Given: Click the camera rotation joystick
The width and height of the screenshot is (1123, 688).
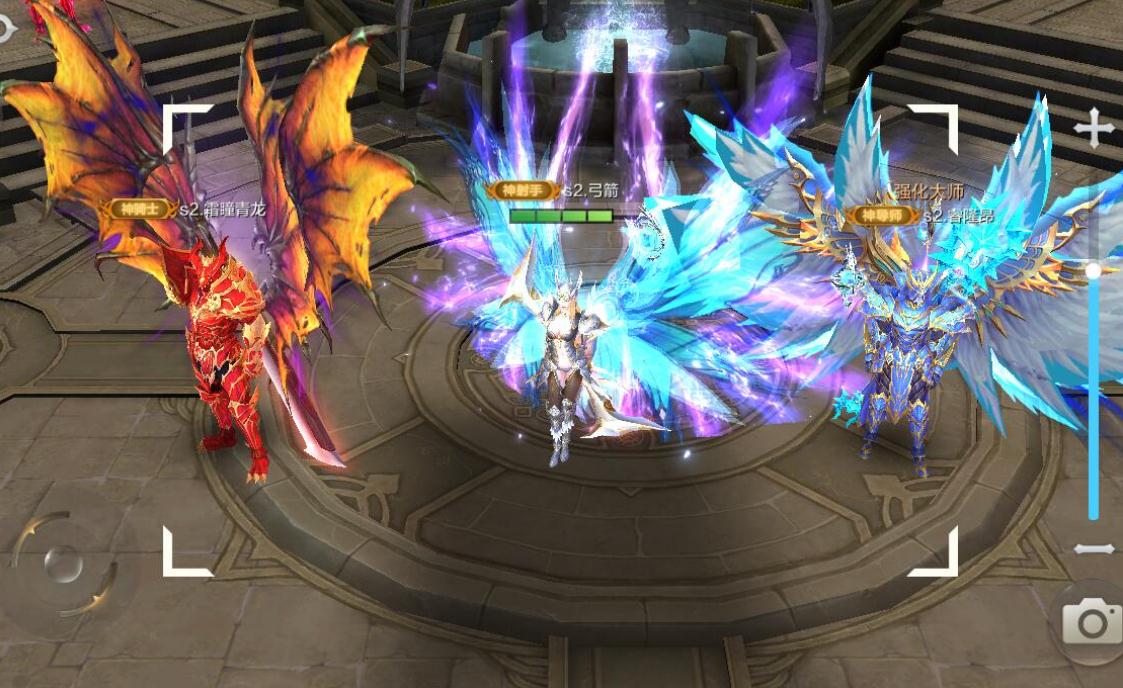Looking at the screenshot, I should click(x=64, y=564).
